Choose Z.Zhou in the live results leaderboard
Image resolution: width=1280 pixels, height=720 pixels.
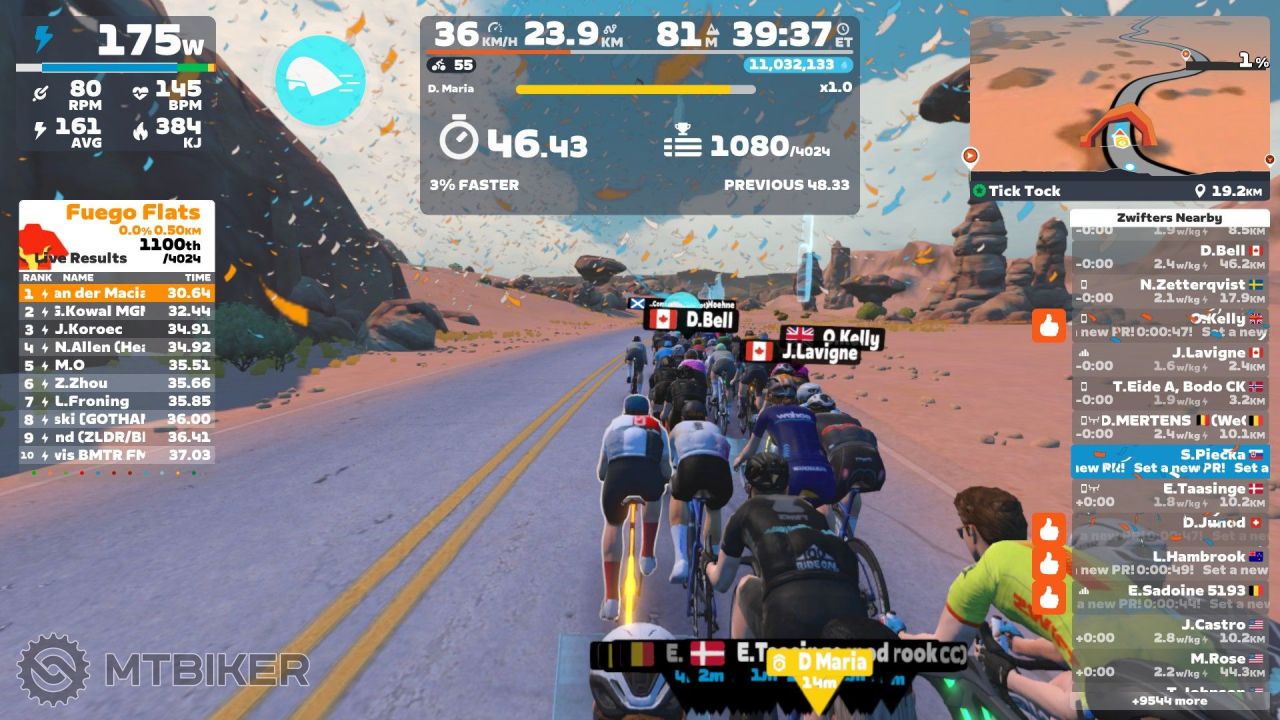click(x=116, y=383)
